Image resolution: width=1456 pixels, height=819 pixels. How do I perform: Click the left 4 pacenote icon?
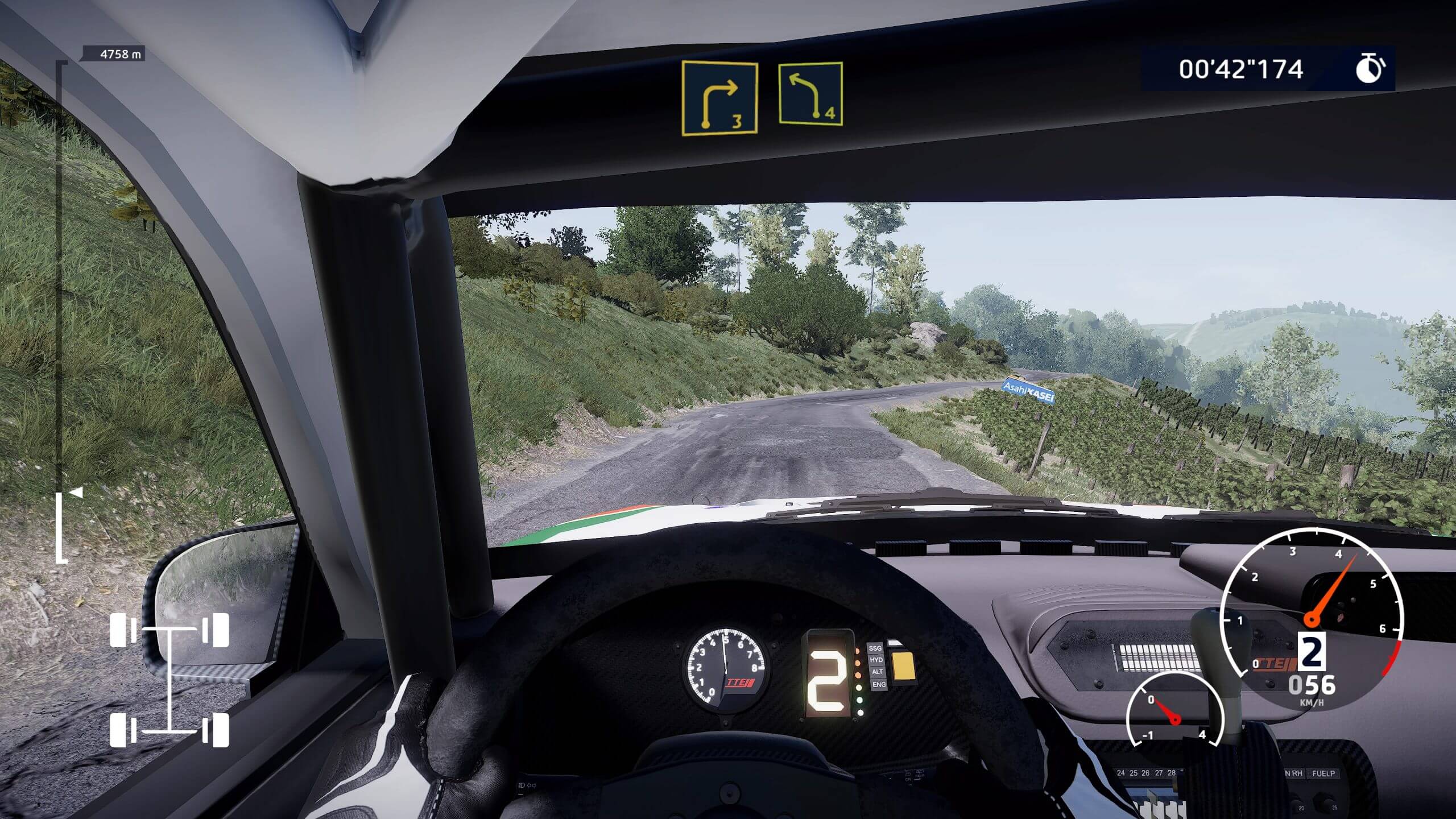810,93
